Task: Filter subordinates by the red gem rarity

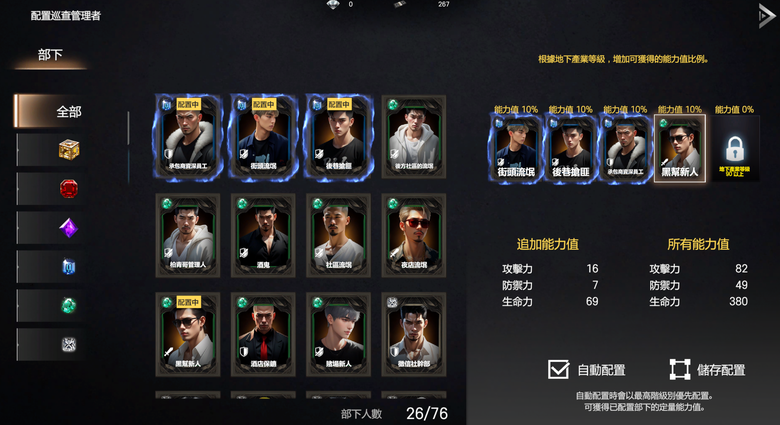Action: (68, 189)
